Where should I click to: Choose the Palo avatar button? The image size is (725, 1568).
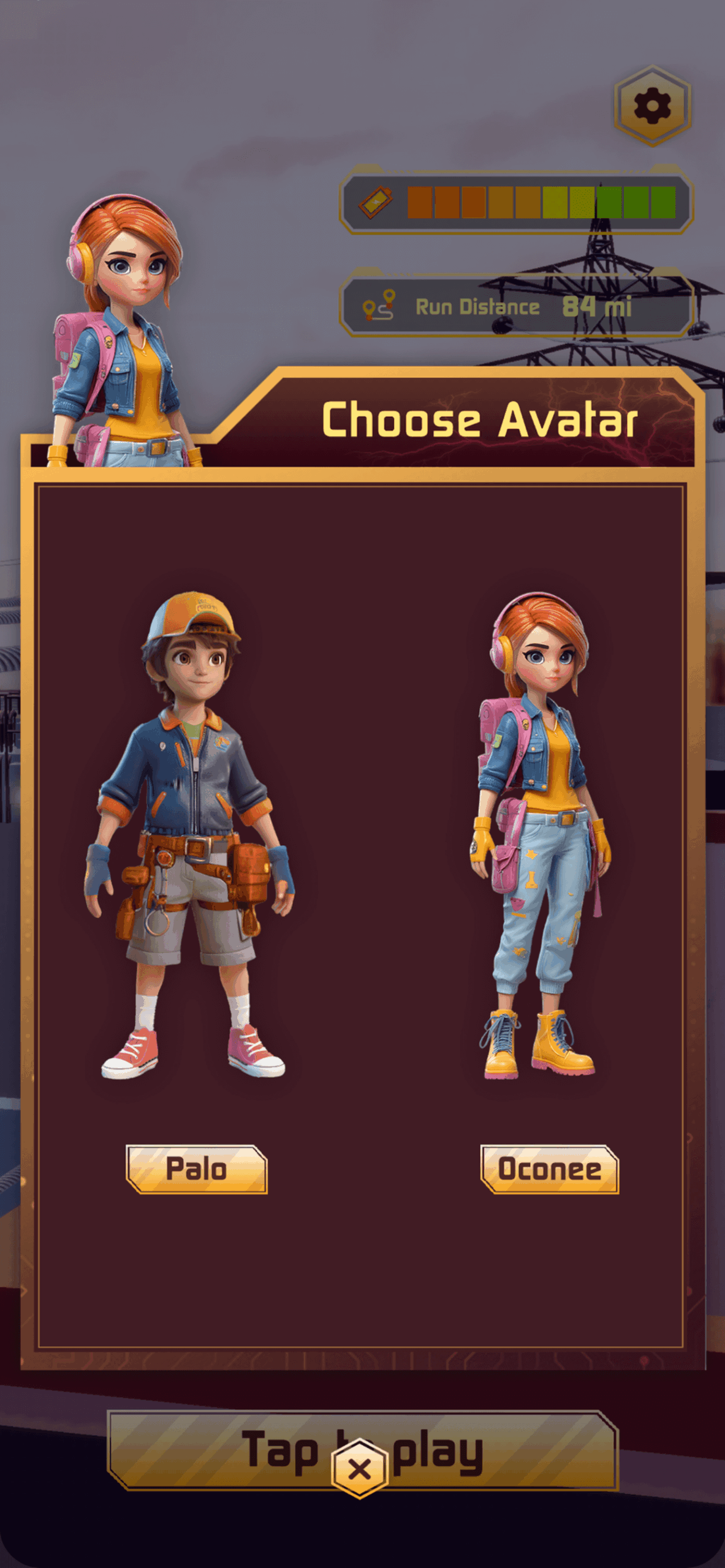[197, 1169]
